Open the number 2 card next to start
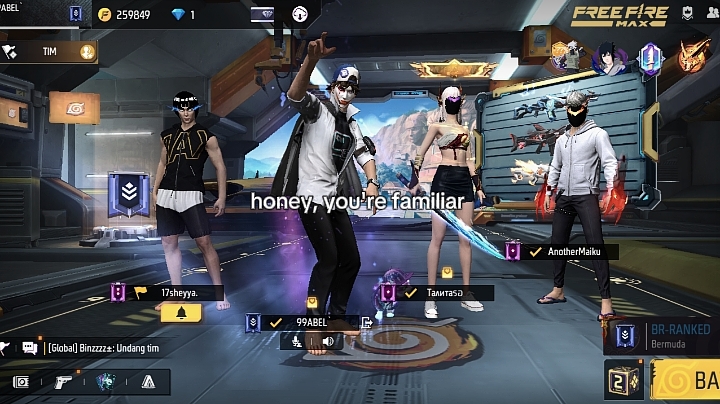This screenshot has height=404, width=720. (x=625, y=381)
